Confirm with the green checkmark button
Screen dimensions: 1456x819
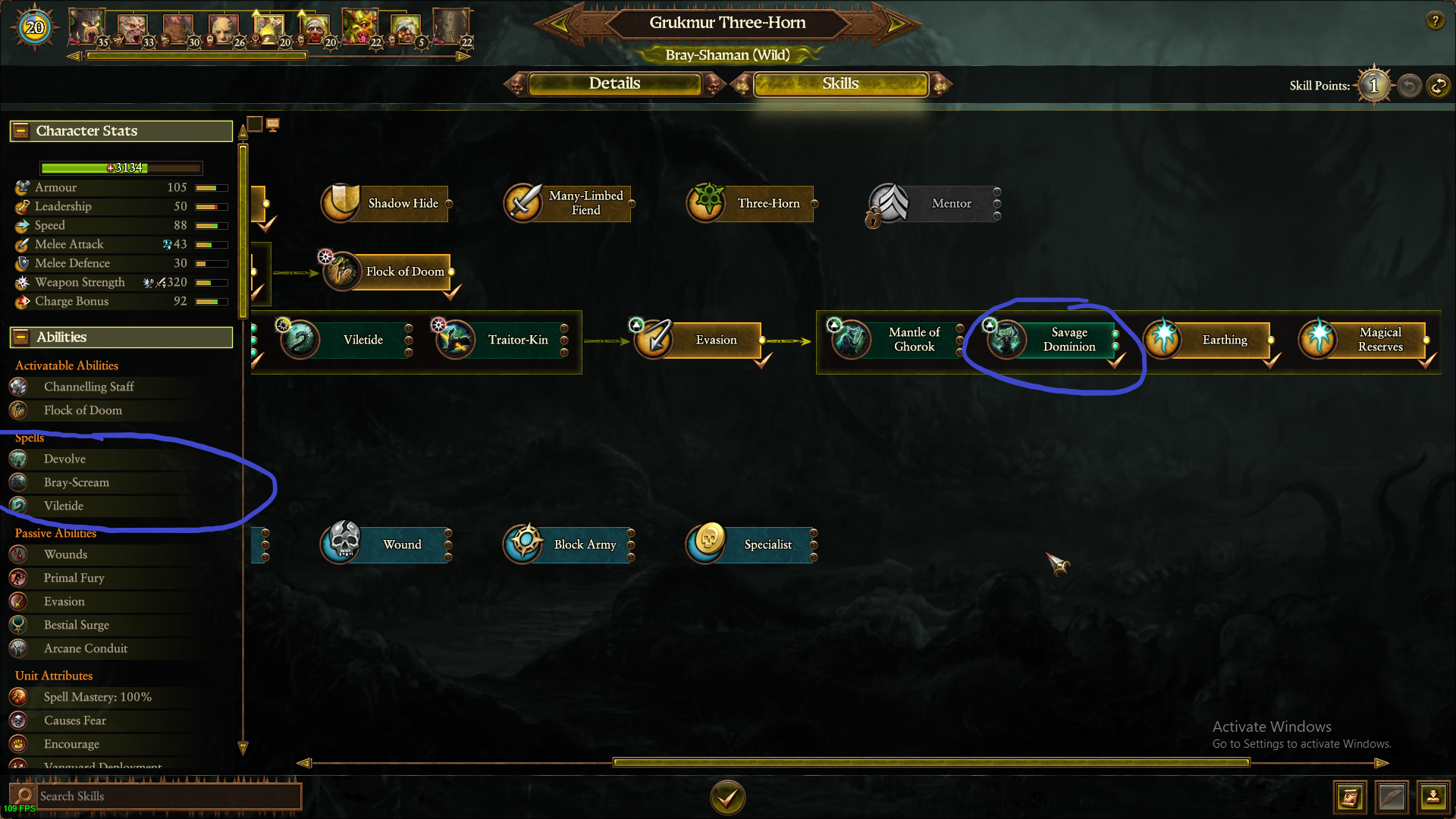pyautogui.click(x=727, y=797)
